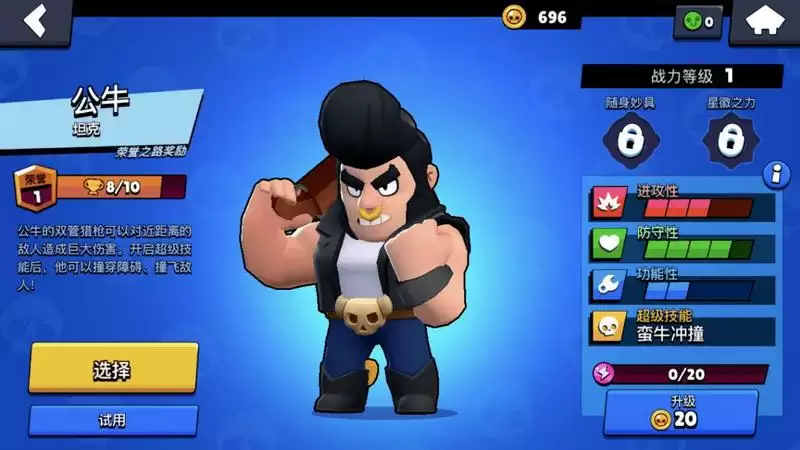Upgrade the brawler for 20 coins
The width and height of the screenshot is (800, 450).
pyautogui.click(x=681, y=412)
